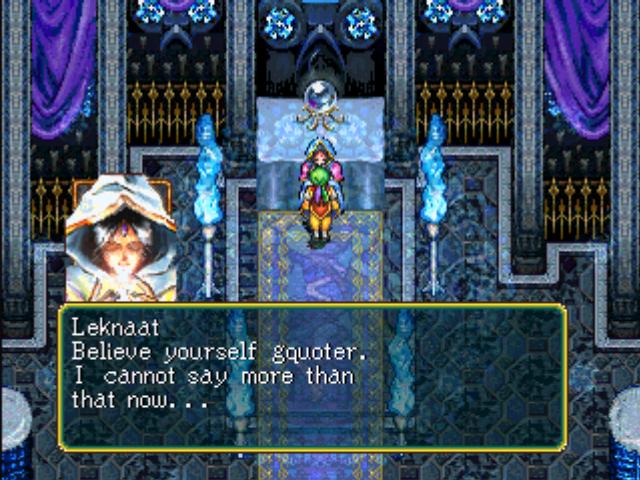Screen dimensions: 640x480
Task: Advance Leknaat's dialogue text box
Action: 312,376
